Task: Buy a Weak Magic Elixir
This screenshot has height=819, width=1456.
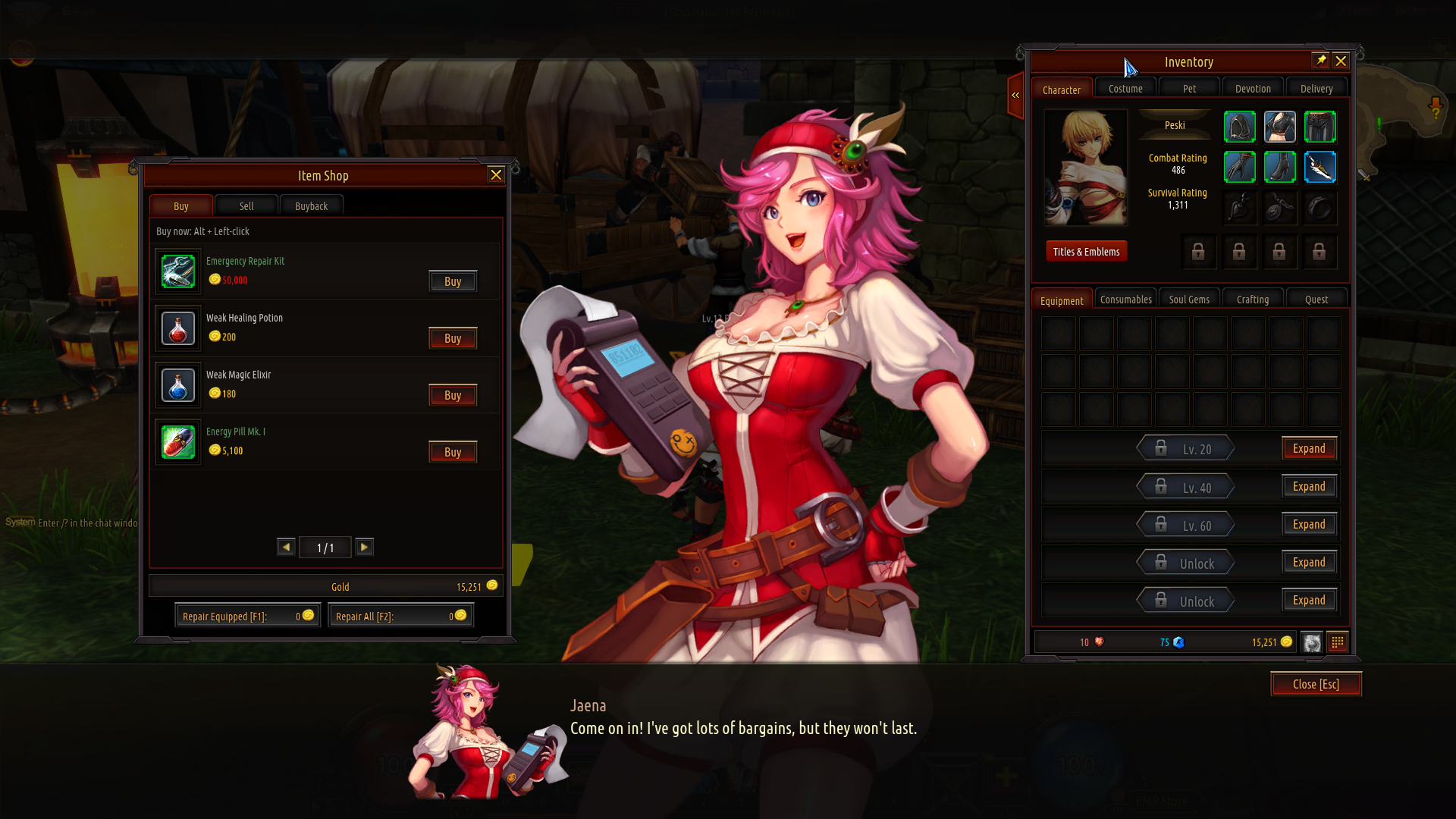Action: tap(453, 395)
